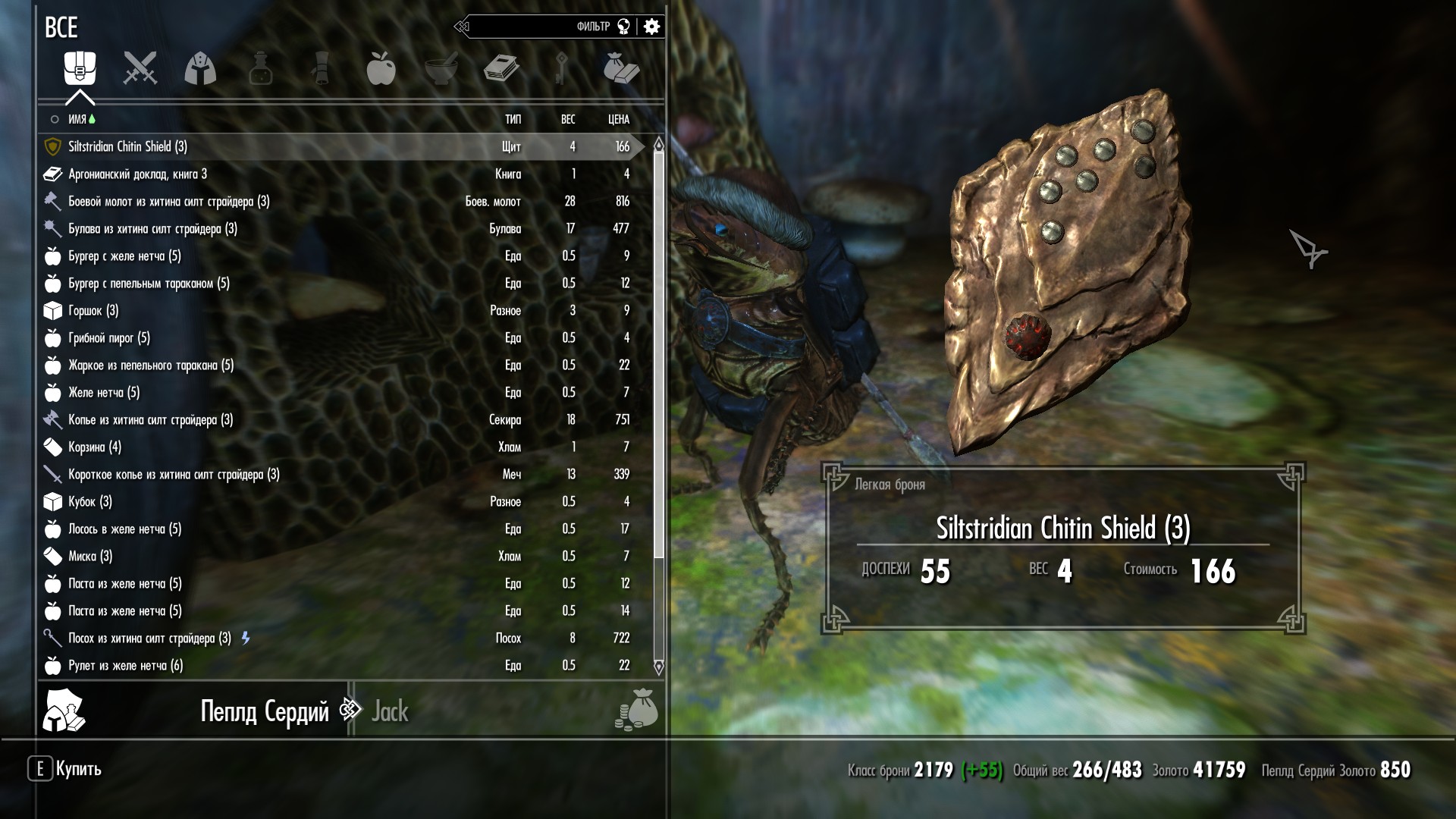The width and height of the screenshot is (1456, 819).
Task: Open the gear settings icon
Action: (651, 27)
